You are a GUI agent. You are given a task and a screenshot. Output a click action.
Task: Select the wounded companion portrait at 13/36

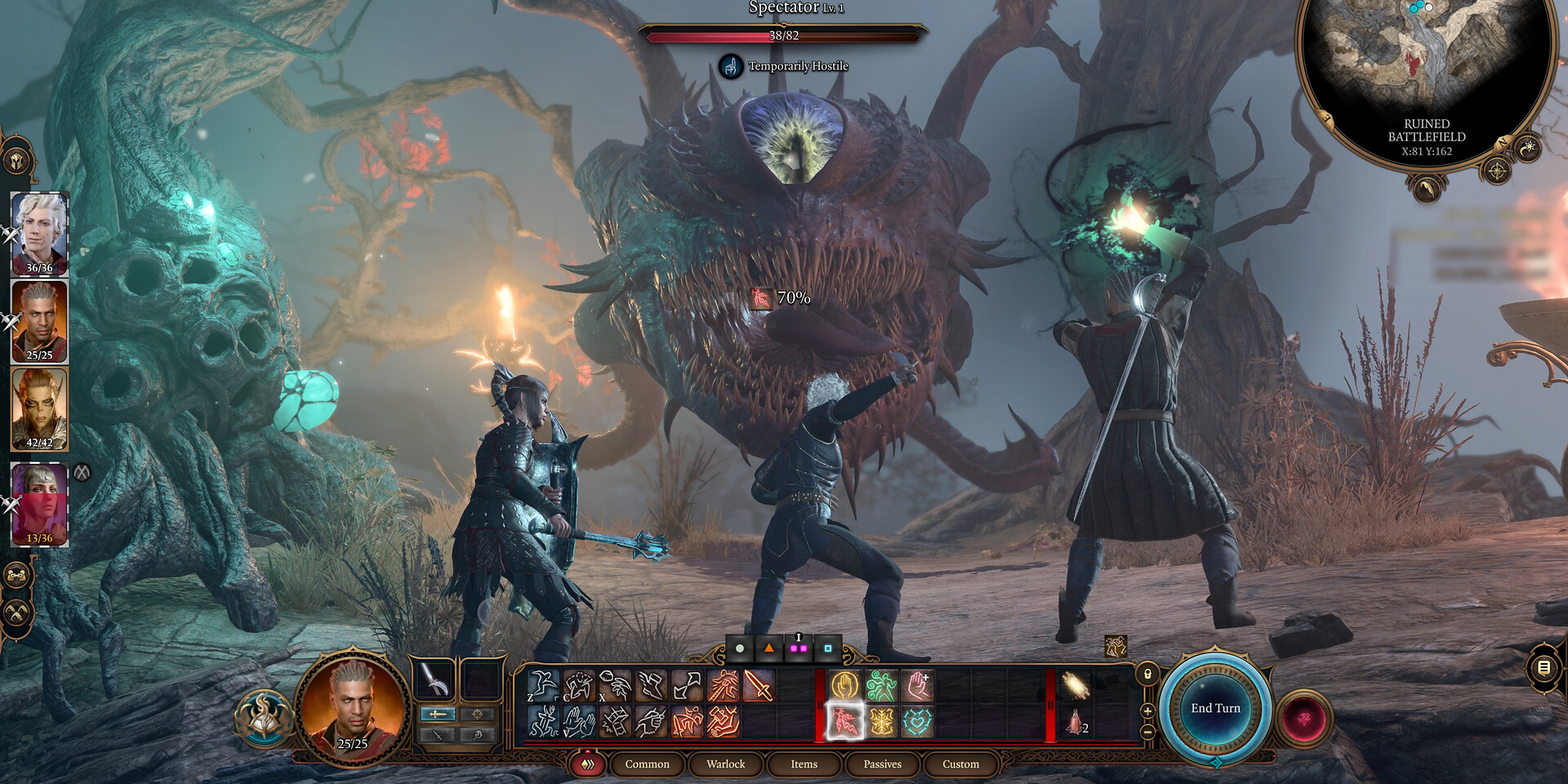(39, 503)
